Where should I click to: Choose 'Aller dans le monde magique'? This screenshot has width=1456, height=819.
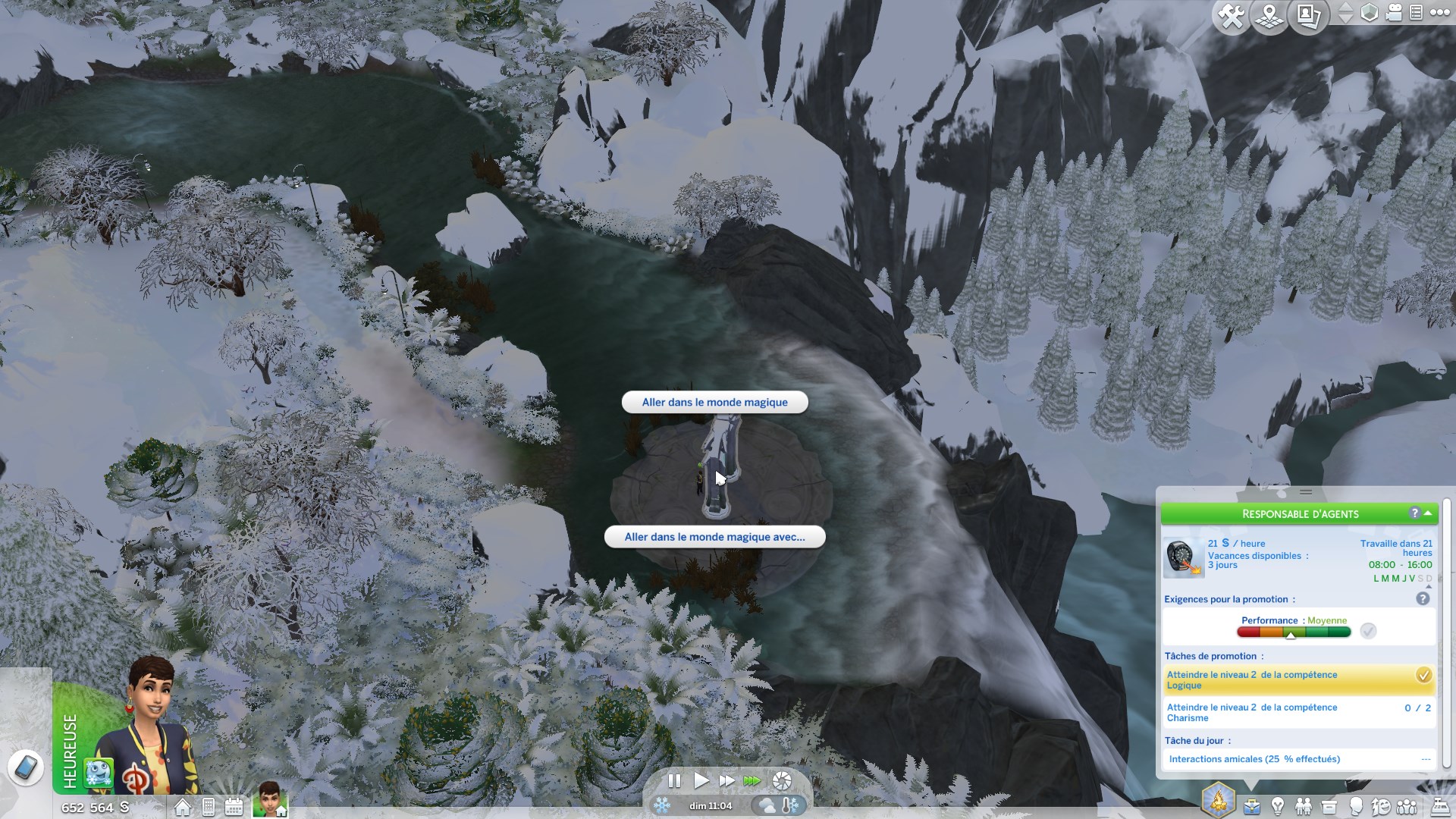tap(714, 402)
